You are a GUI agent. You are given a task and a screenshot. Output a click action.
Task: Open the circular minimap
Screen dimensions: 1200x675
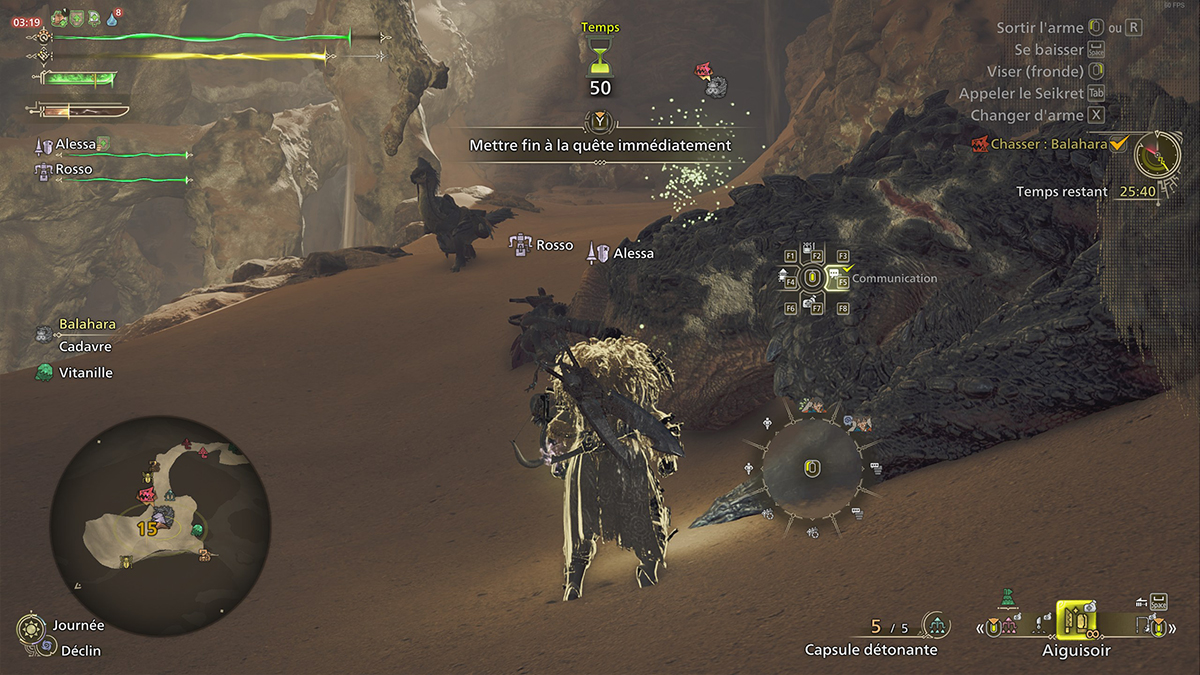[x=160, y=515]
